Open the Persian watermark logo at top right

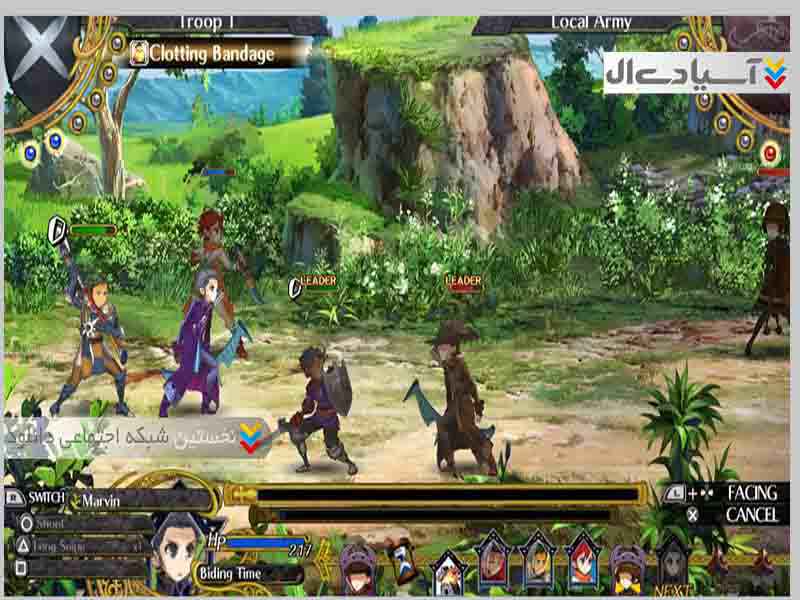[696, 73]
